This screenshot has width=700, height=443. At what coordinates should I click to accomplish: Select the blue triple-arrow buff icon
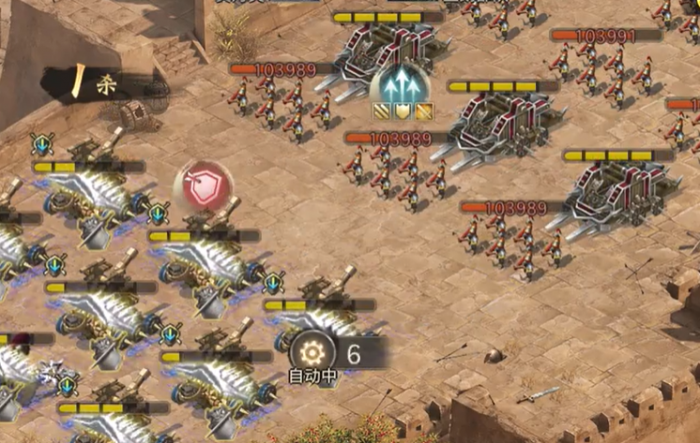coord(400,84)
